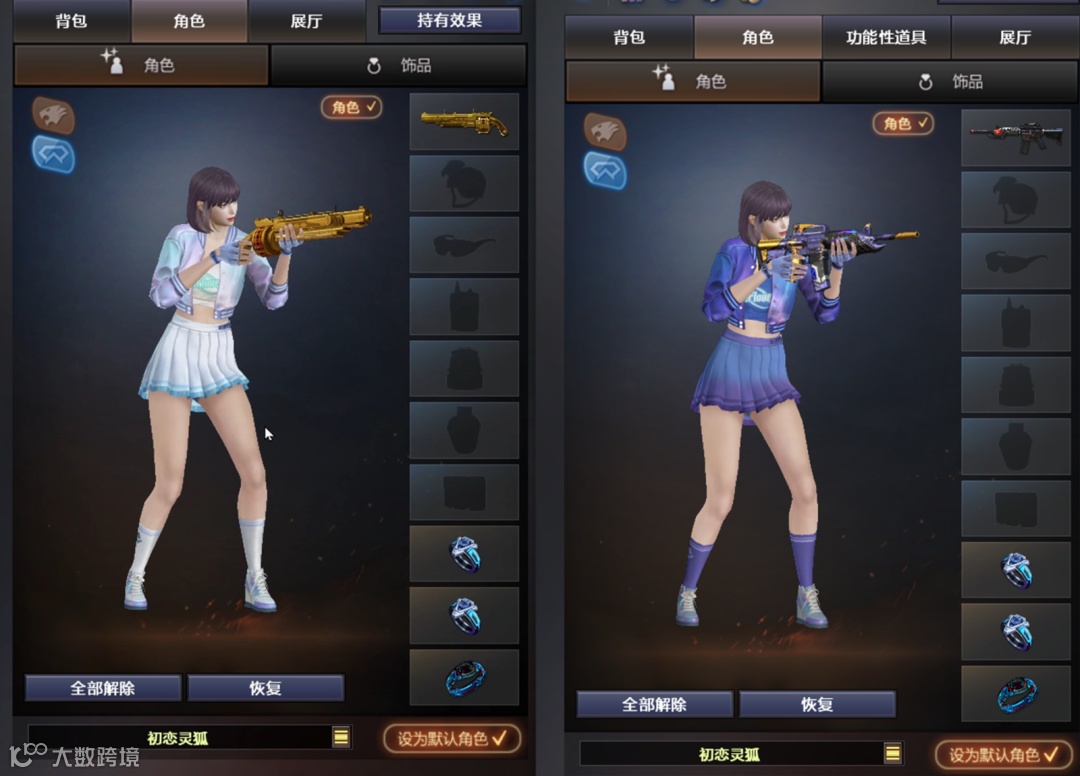Switch to the 功能性道具 tab
Viewport: 1080px width, 776px height.
pyautogui.click(x=885, y=38)
